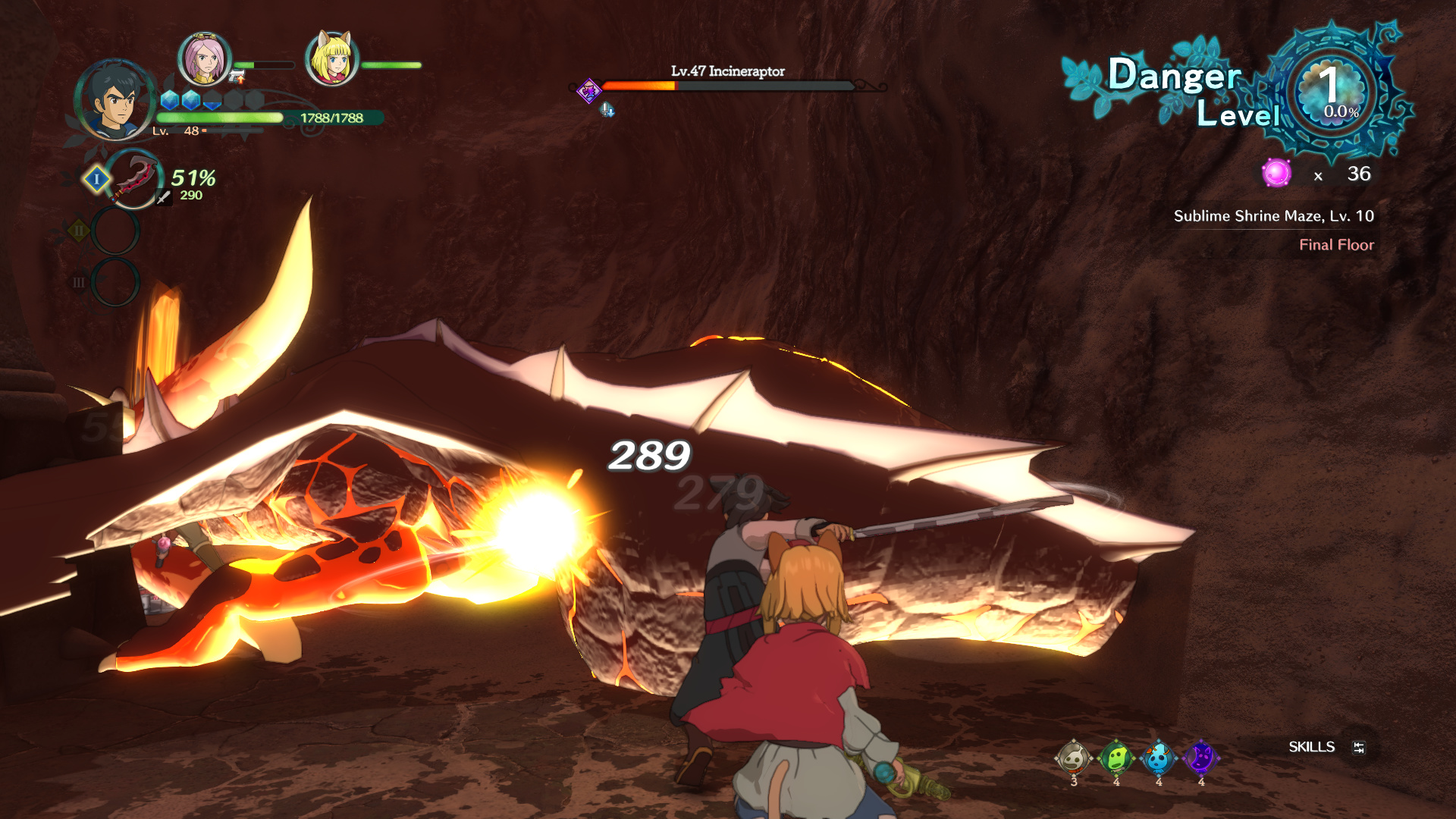1456x819 pixels.
Task: Choose the pink-haired party member portrait
Action: [x=204, y=59]
